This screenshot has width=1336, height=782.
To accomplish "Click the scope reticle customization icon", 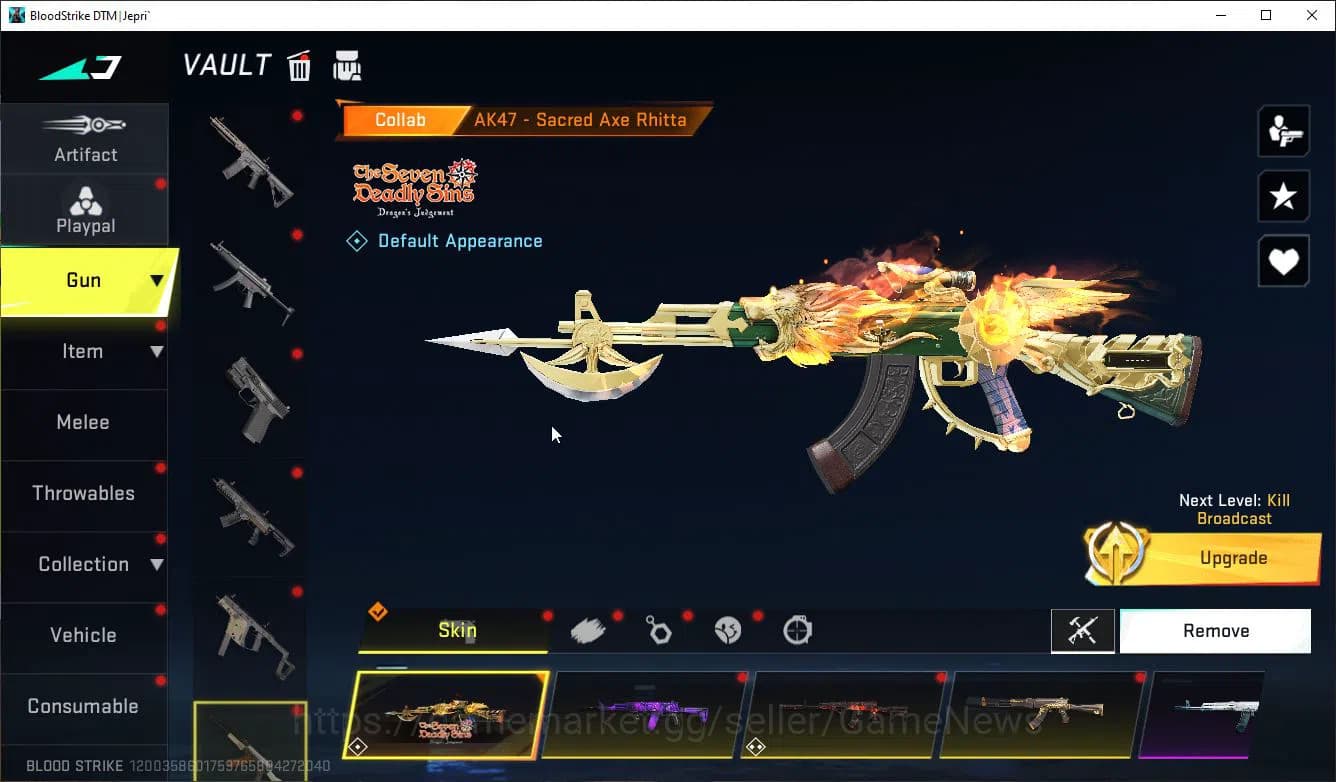I will click(x=797, y=628).
